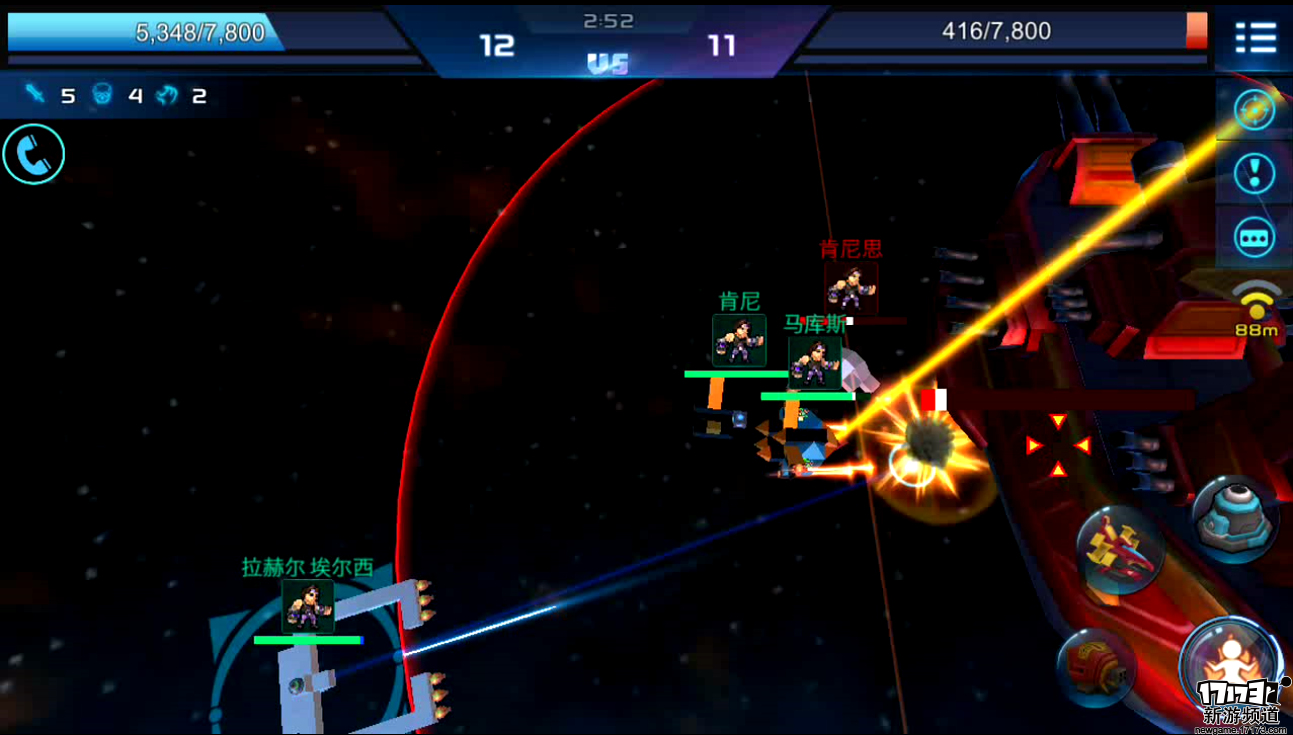Open the list menu button
This screenshot has height=735, width=1293.
(1255, 39)
